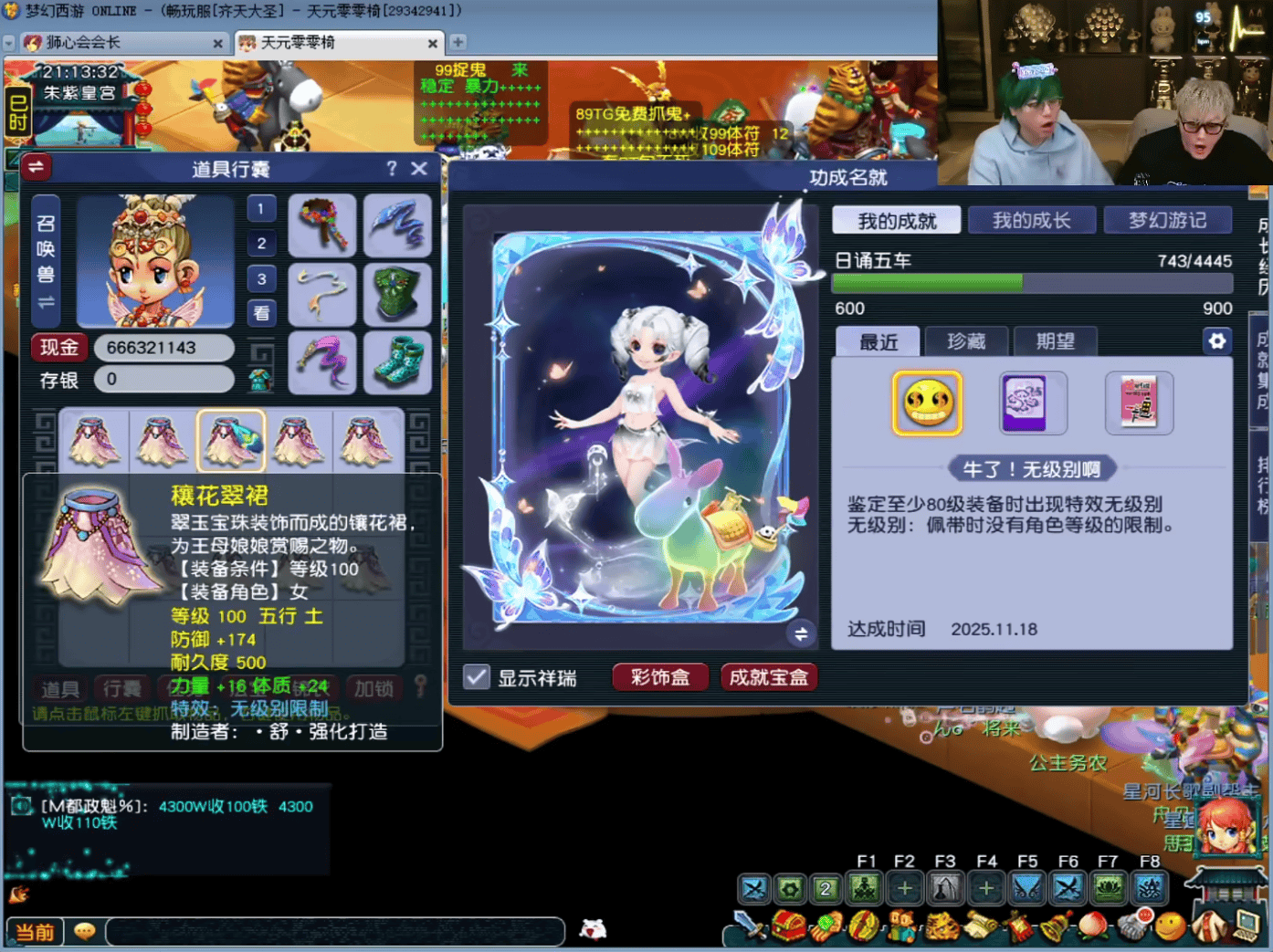Select the yellow smiley face achievement
Image resolution: width=1273 pixels, height=952 pixels.
point(927,403)
